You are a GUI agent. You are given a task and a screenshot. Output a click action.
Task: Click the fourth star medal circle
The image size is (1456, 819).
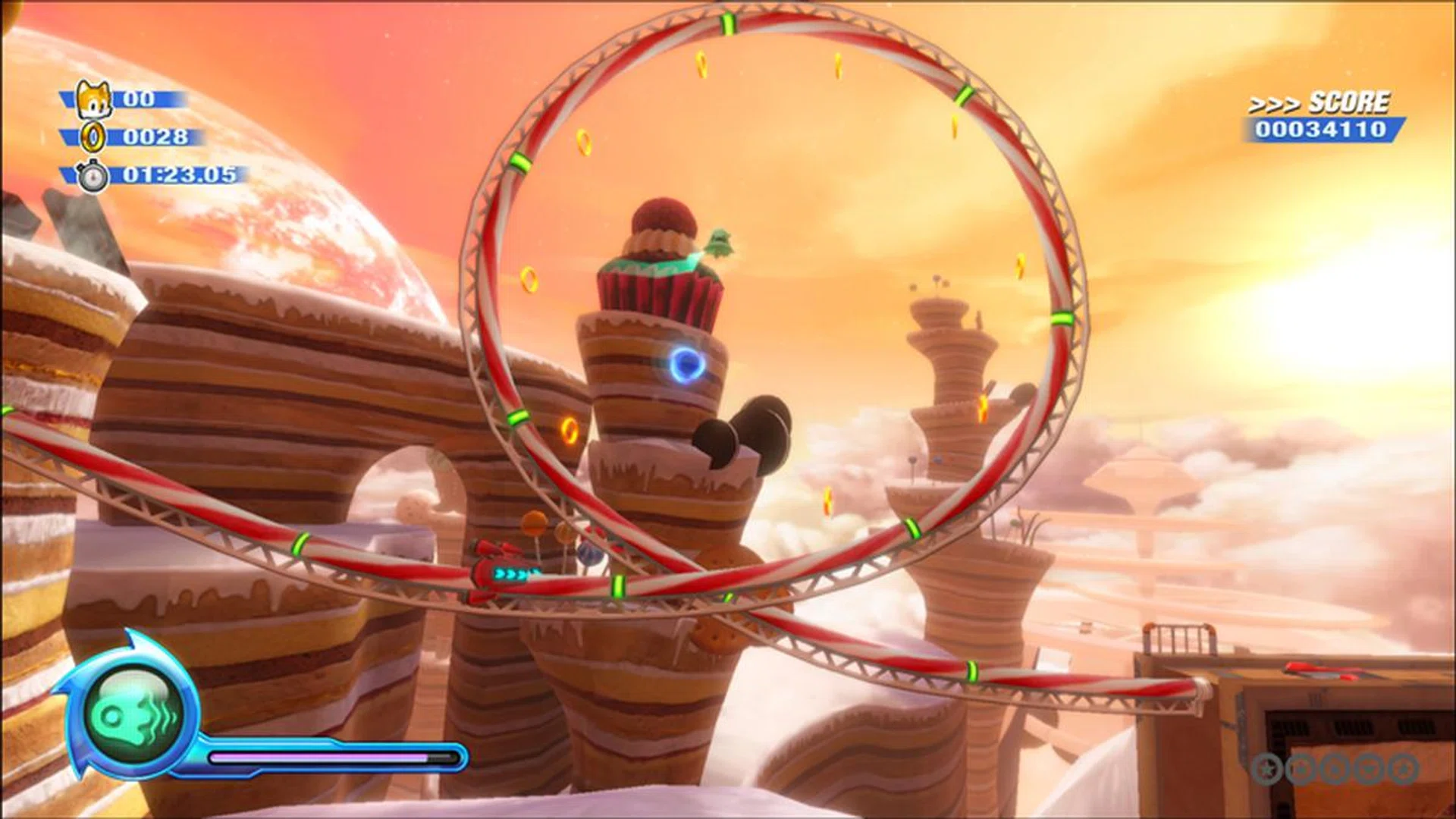point(1366,768)
